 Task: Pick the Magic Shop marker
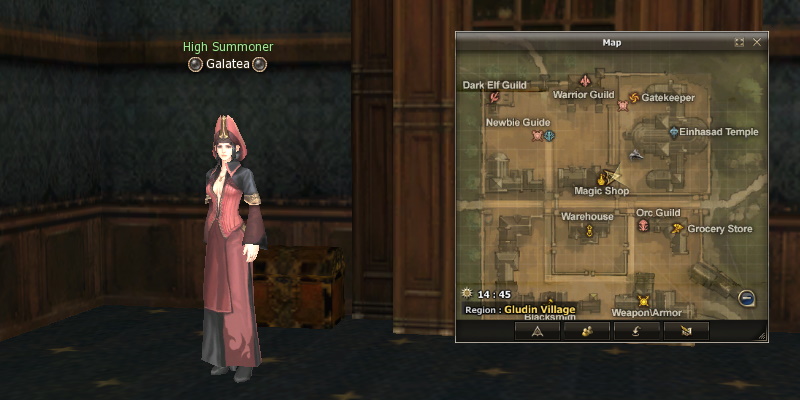[602, 179]
